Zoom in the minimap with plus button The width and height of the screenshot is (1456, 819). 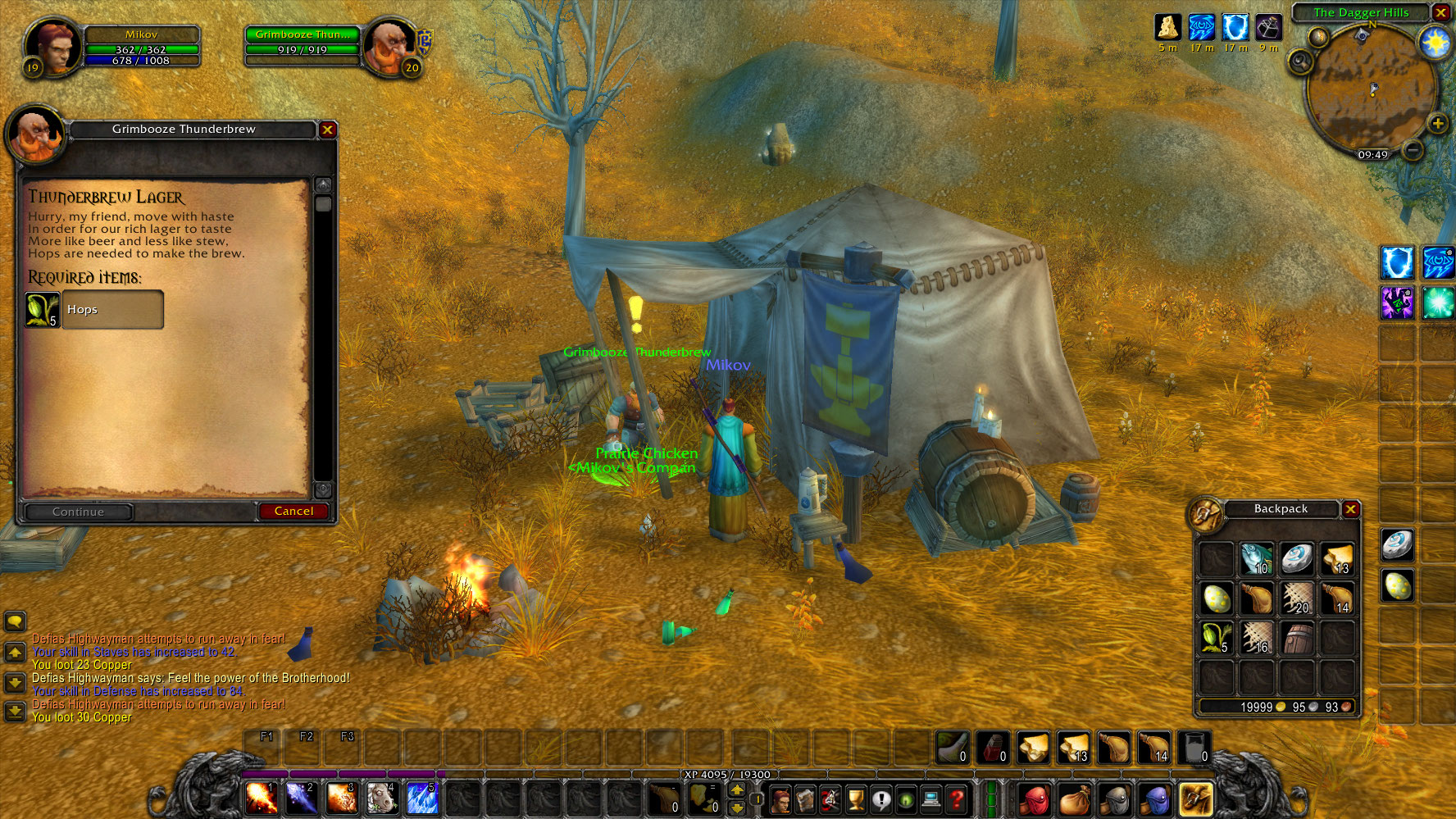click(x=1437, y=124)
